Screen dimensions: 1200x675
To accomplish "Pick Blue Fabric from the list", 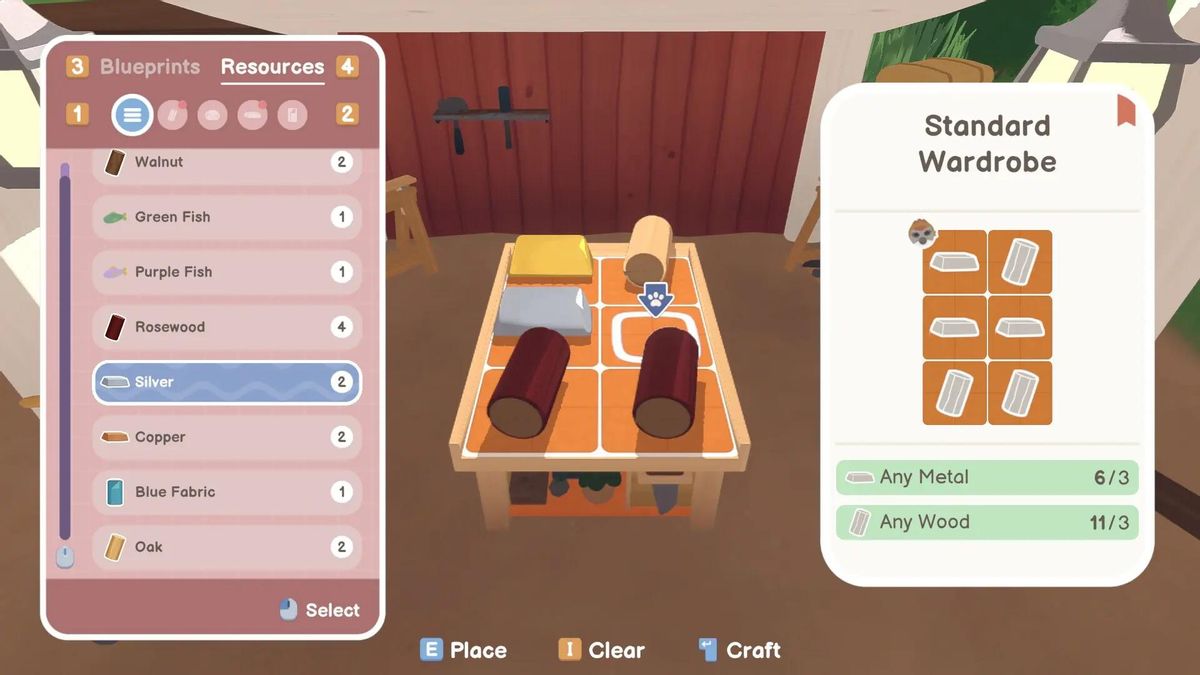I will coord(227,492).
